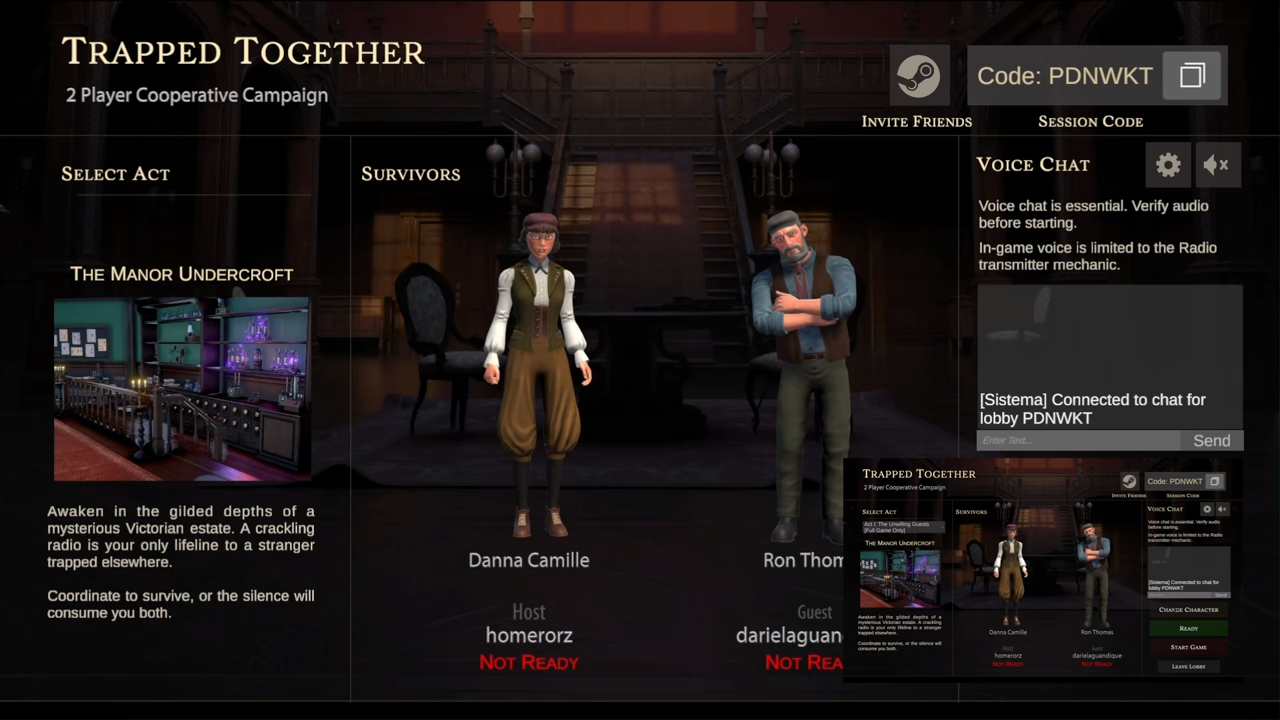Copy the large PDNWKT session code
This screenshot has width=1280, height=720.
[1192, 76]
